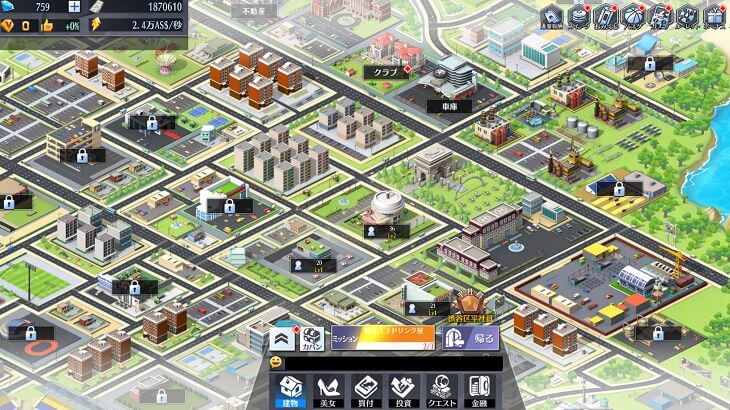Click the 帰る return button

[470, 339]
